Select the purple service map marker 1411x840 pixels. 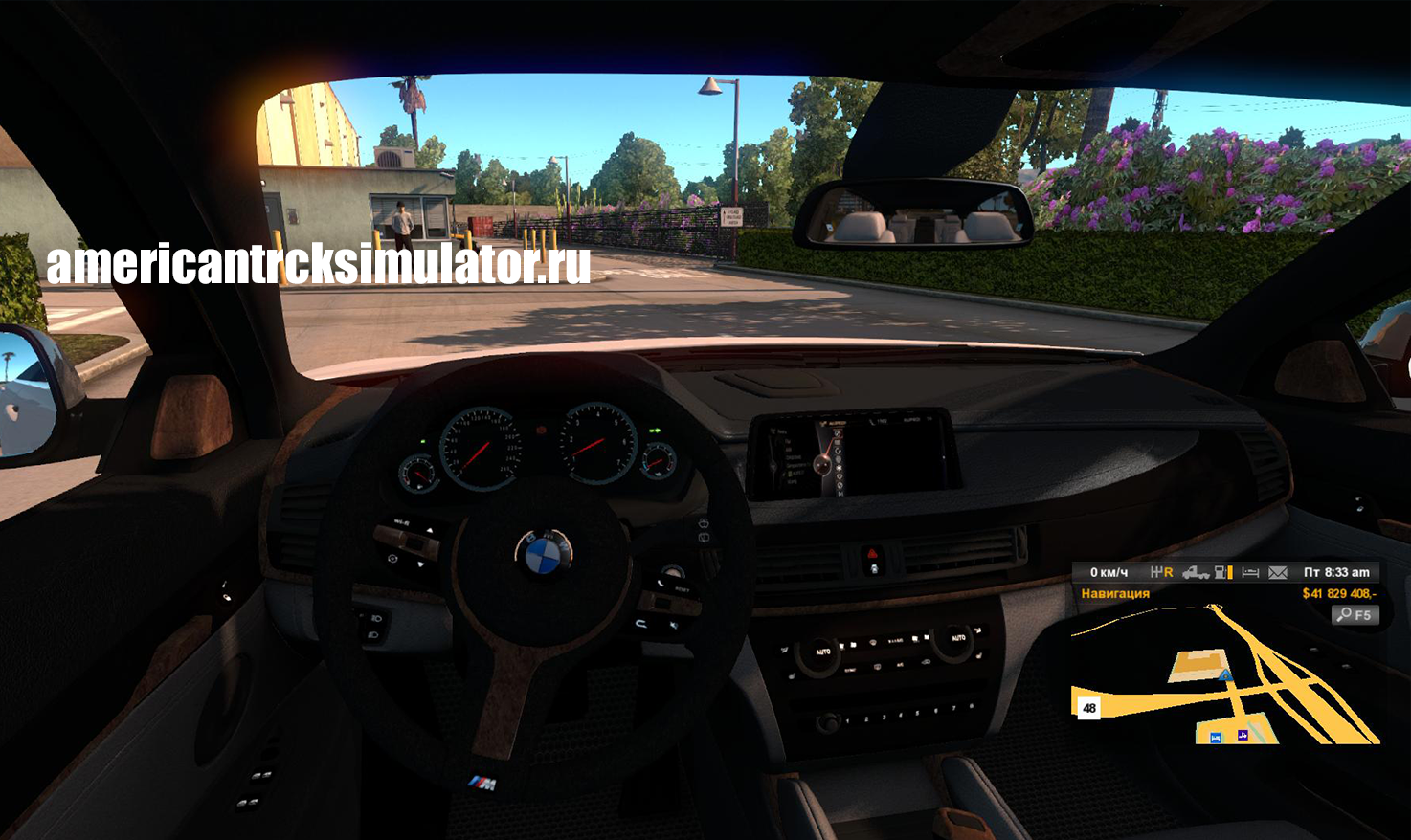[1243, 735]
